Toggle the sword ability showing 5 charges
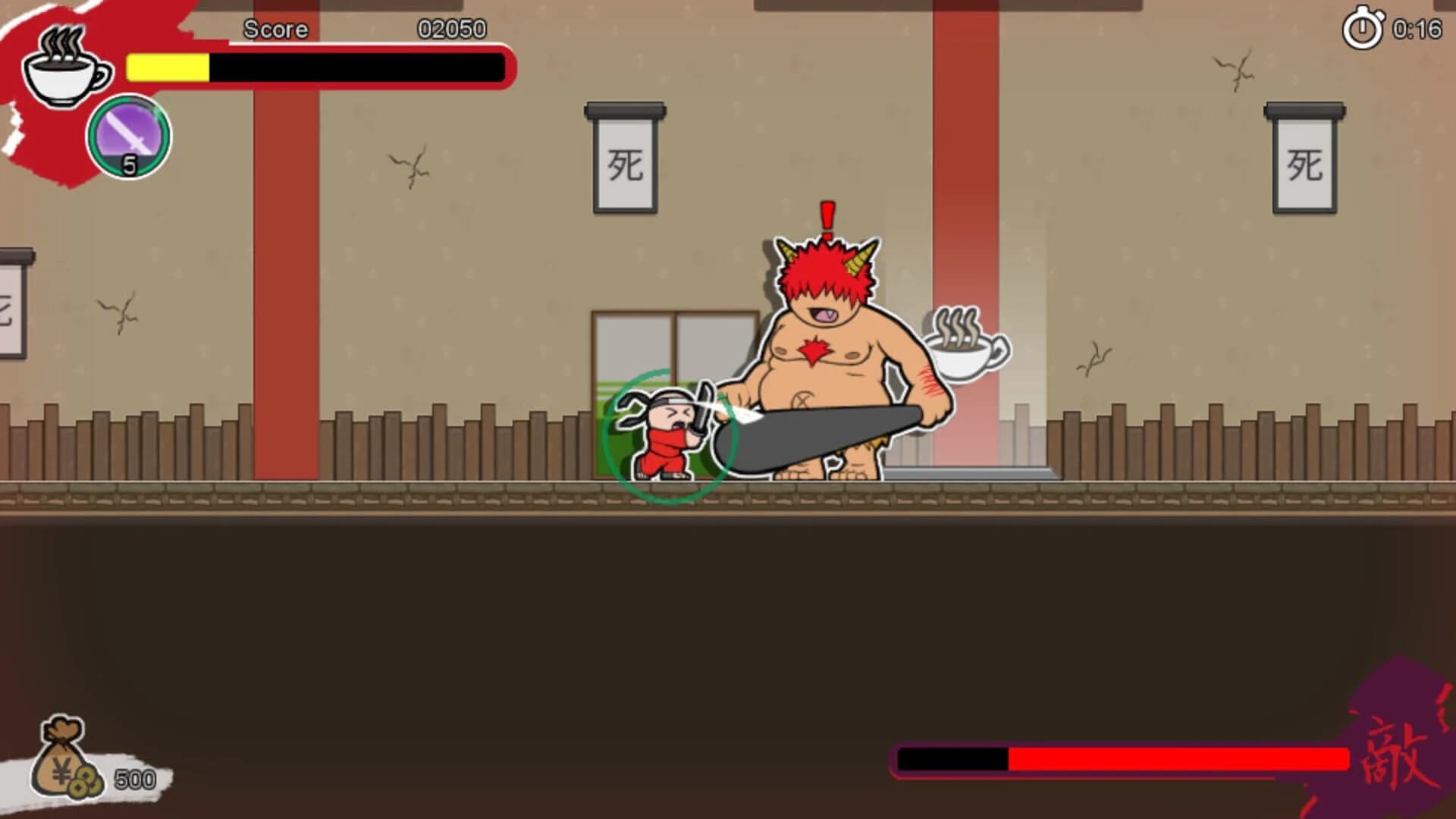The height and width of the screenshot is (819, 1456). point(127,136)
